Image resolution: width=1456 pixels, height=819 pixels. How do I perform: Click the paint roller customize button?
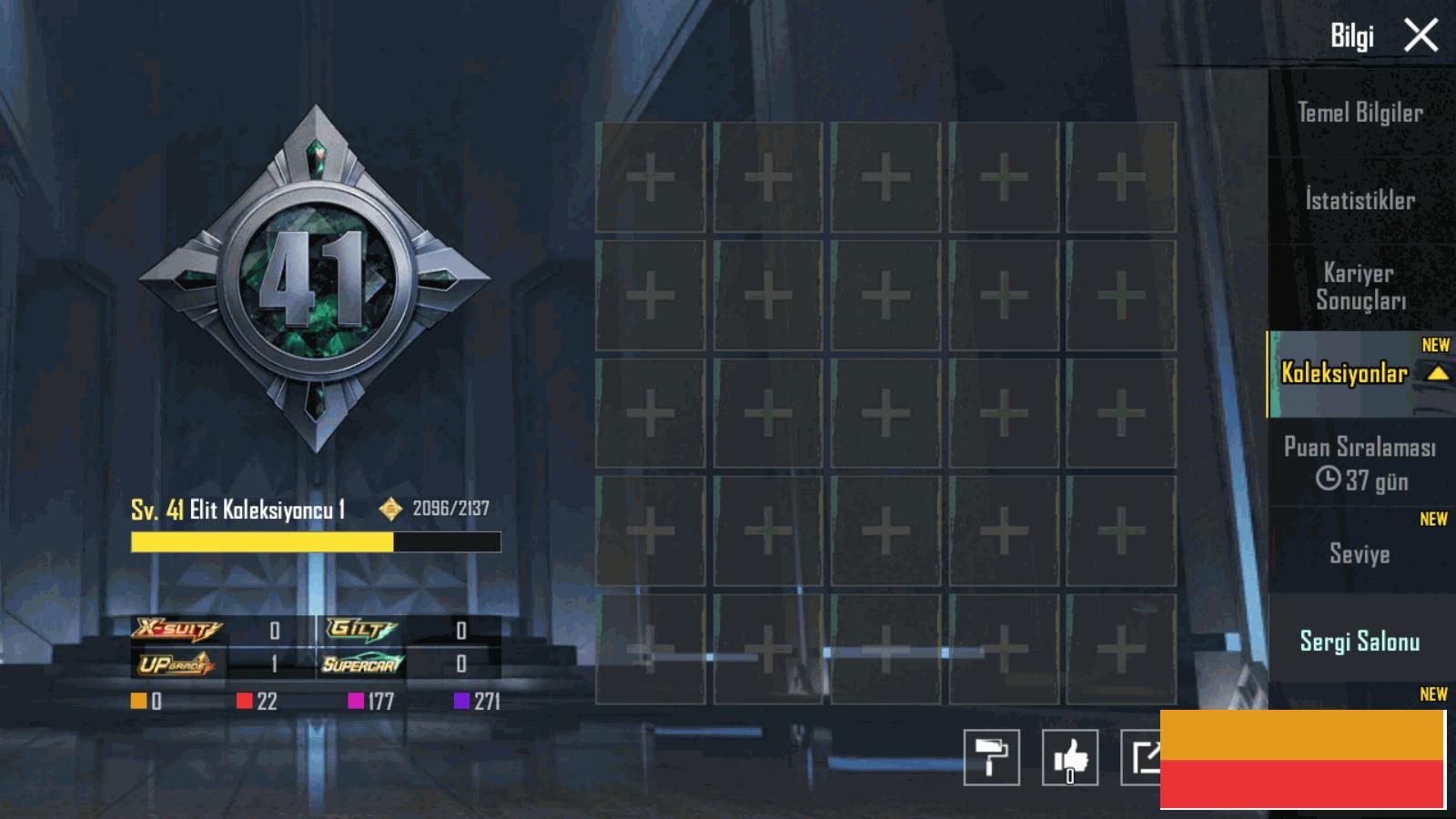coord(991,757)
